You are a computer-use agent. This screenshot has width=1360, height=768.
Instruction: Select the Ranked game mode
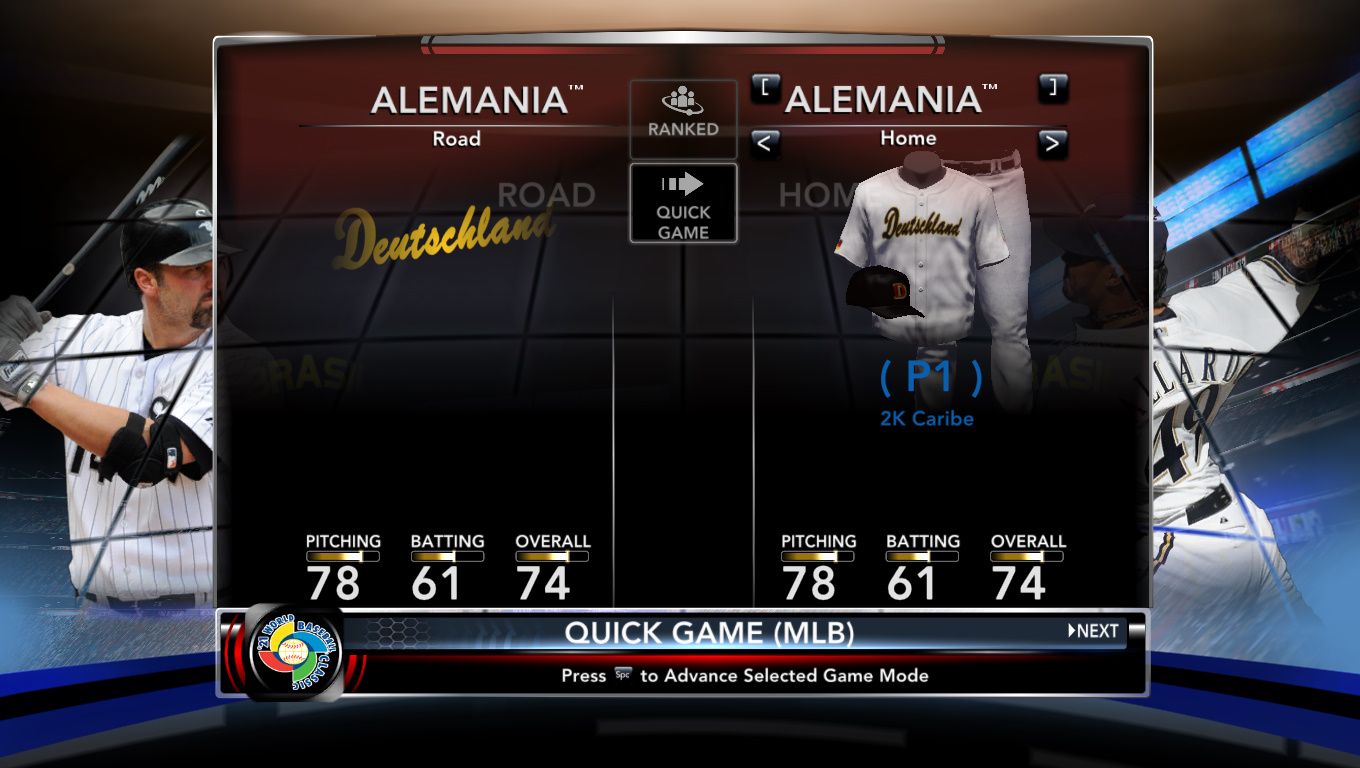[683, 118]
